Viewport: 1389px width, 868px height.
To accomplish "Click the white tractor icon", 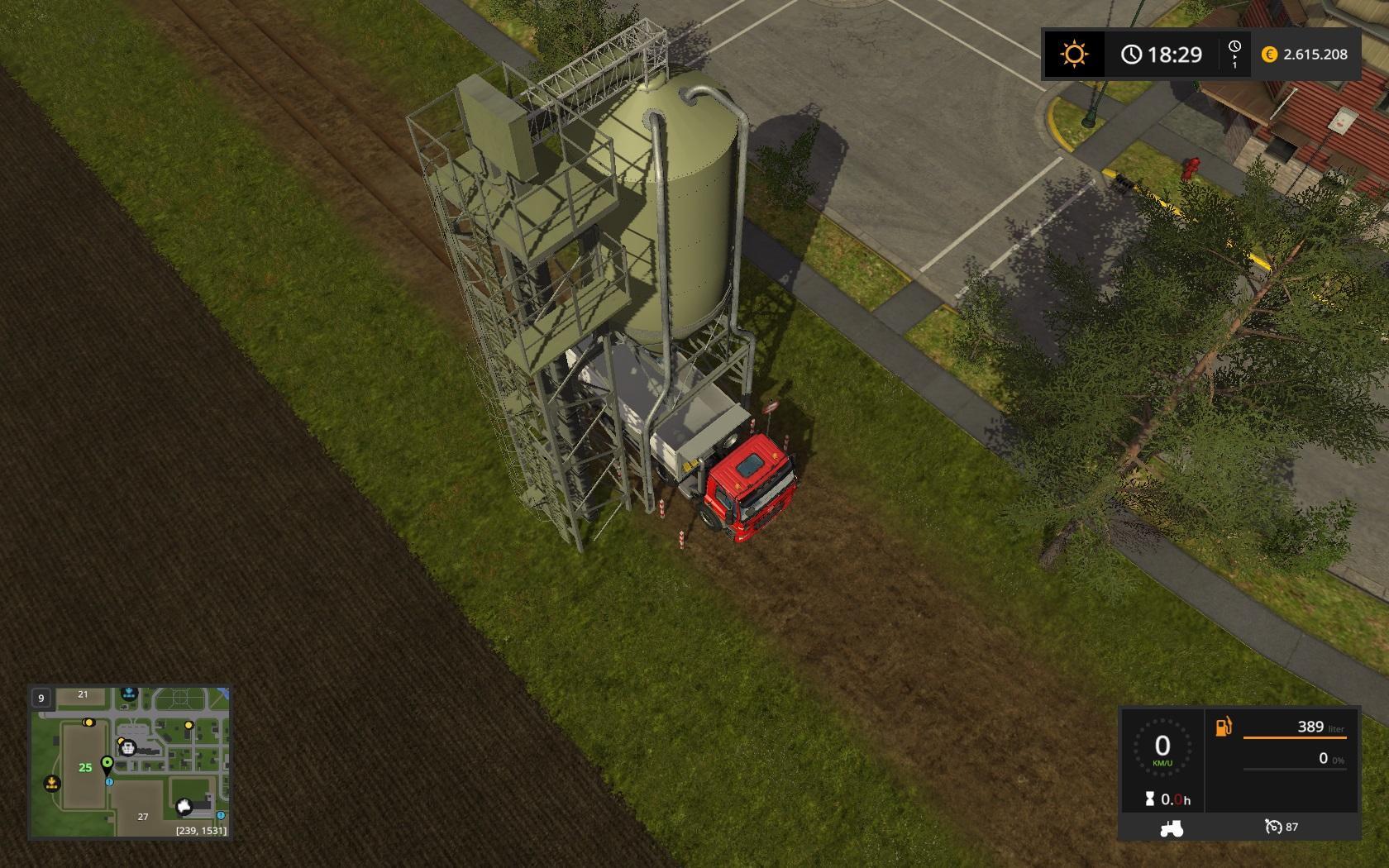I will coord(1172,827).
